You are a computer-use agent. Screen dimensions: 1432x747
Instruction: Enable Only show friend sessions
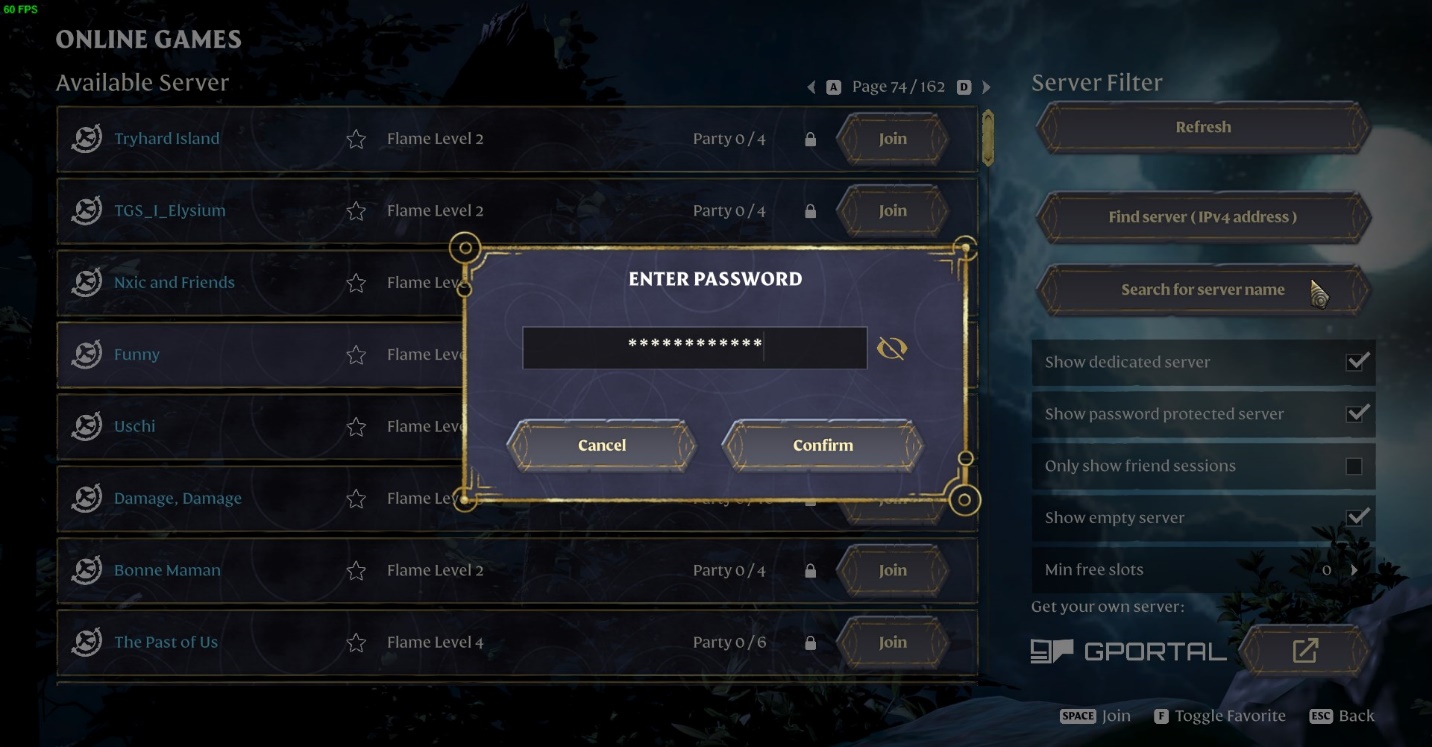pyautogui.click(x=1357, y=466)
